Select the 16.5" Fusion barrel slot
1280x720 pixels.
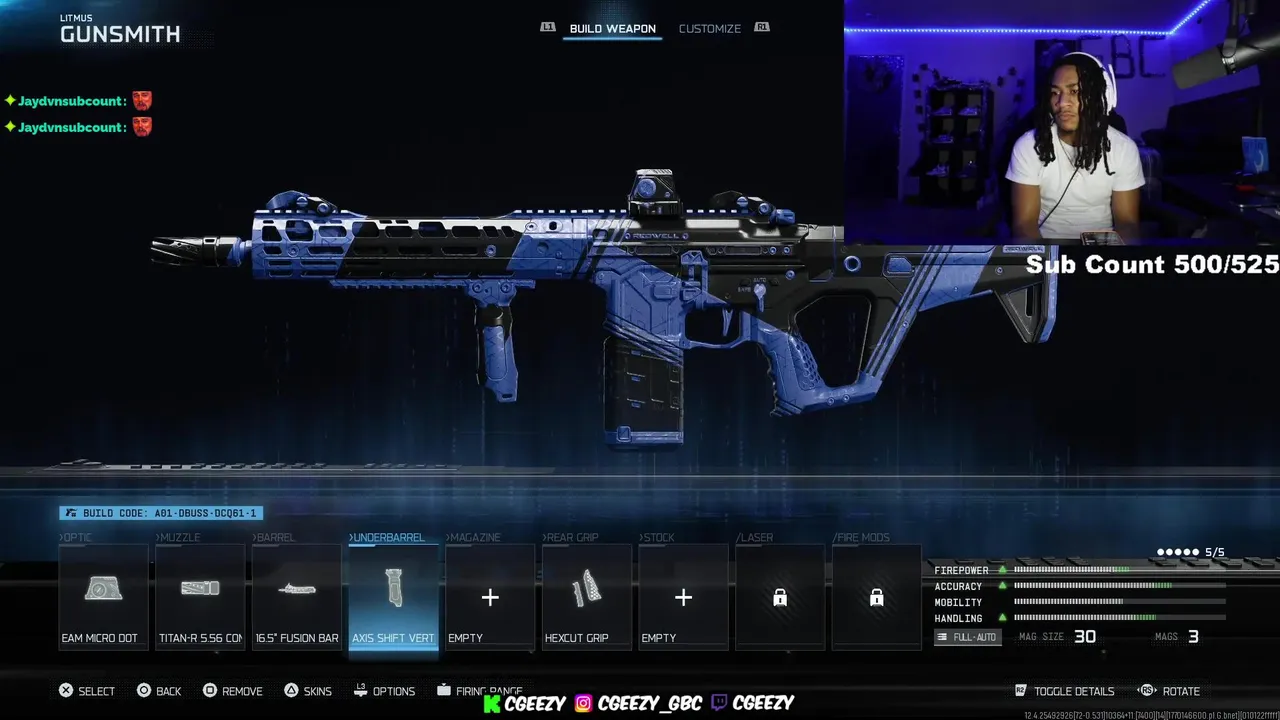tap(297, 597)
